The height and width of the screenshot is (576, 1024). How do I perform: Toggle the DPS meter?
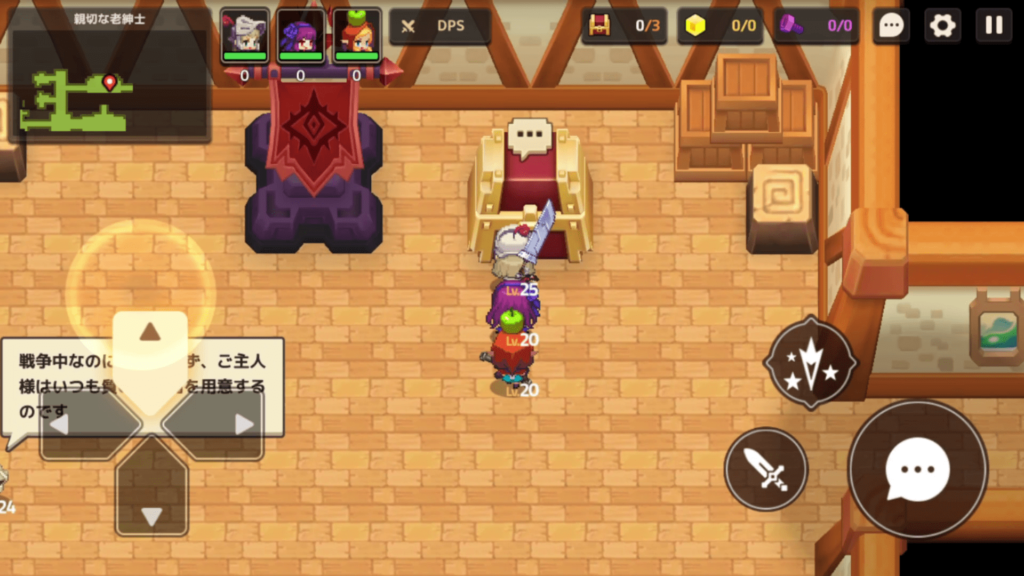click(439, 26)
